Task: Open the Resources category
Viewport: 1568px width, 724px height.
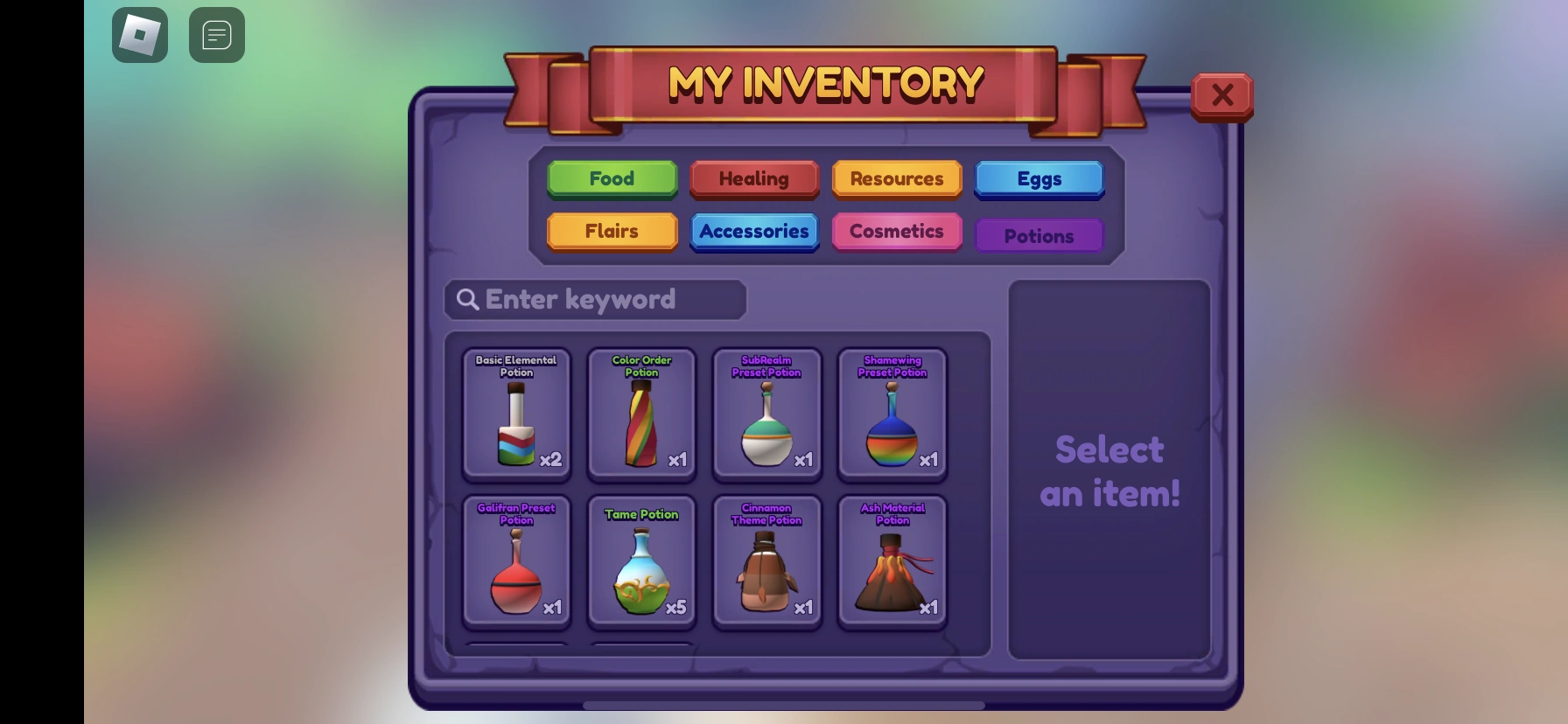Action: (x=896, y=178)
